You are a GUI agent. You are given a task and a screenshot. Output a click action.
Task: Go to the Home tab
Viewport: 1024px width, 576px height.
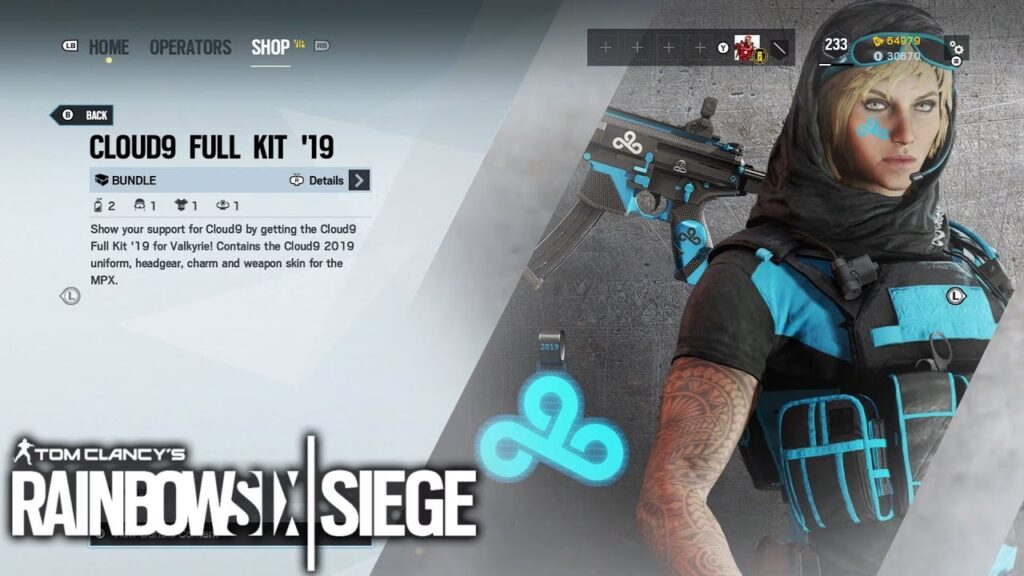[108, 47]
